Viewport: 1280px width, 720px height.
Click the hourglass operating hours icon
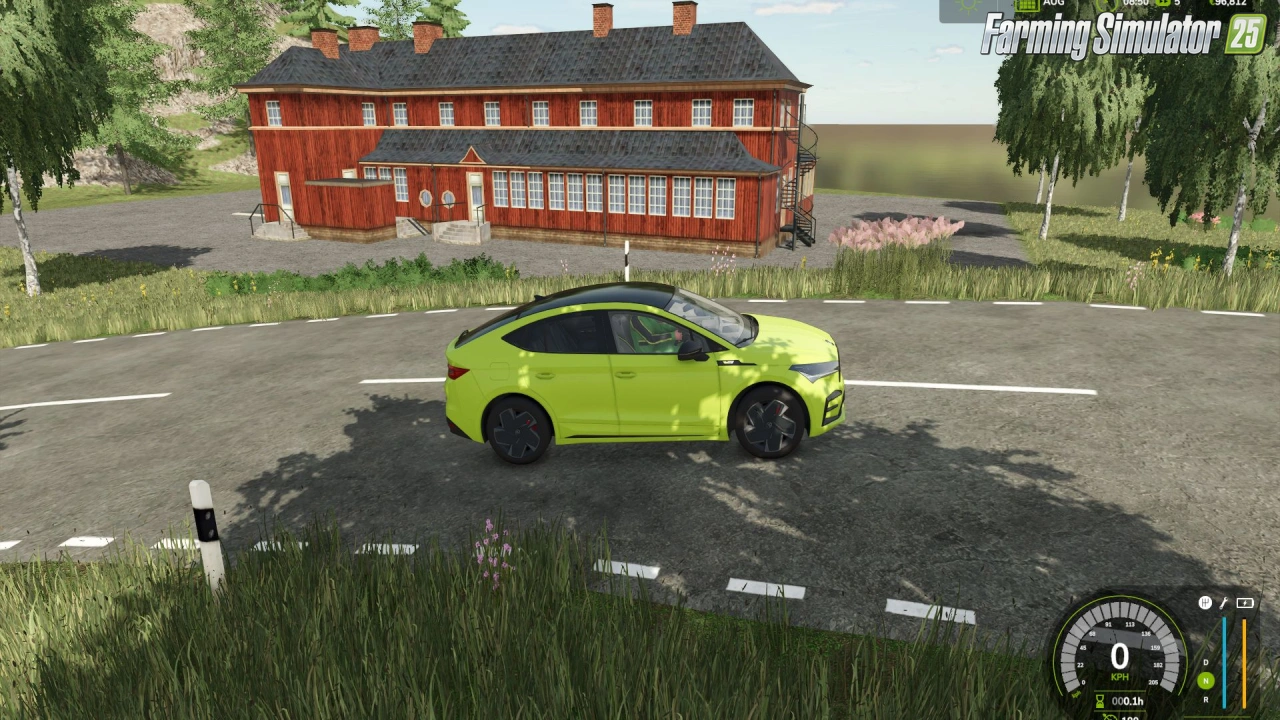1100,701
